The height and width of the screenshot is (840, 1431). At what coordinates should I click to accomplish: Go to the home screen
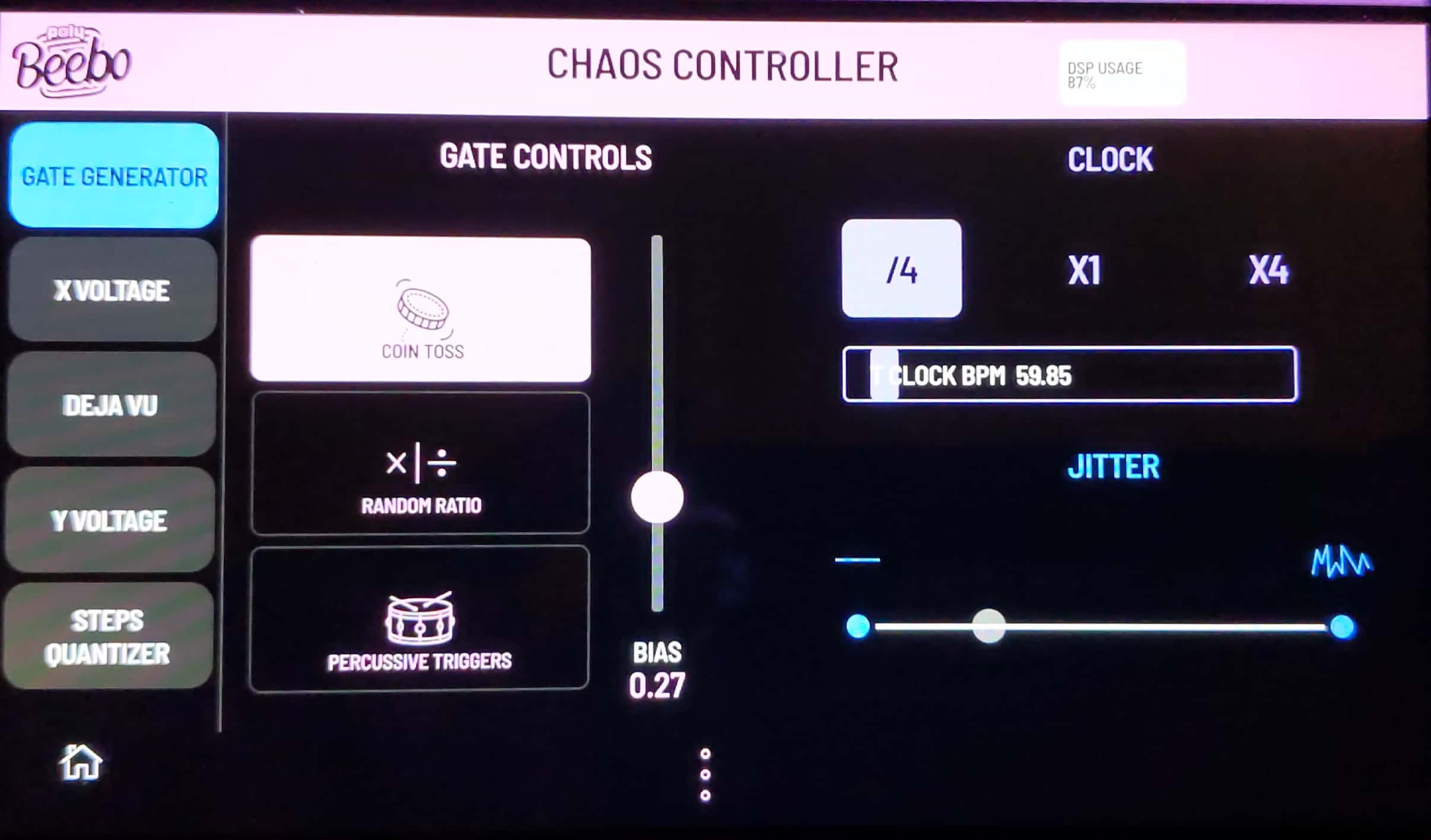(x=81, y=762)
